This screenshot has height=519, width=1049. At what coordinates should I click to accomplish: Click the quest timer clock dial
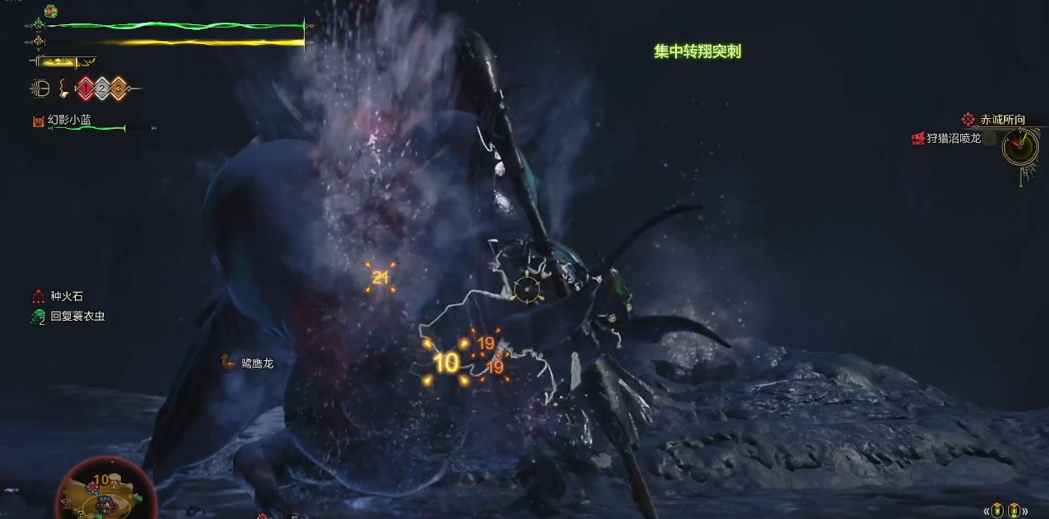[x=1020, y=146]
